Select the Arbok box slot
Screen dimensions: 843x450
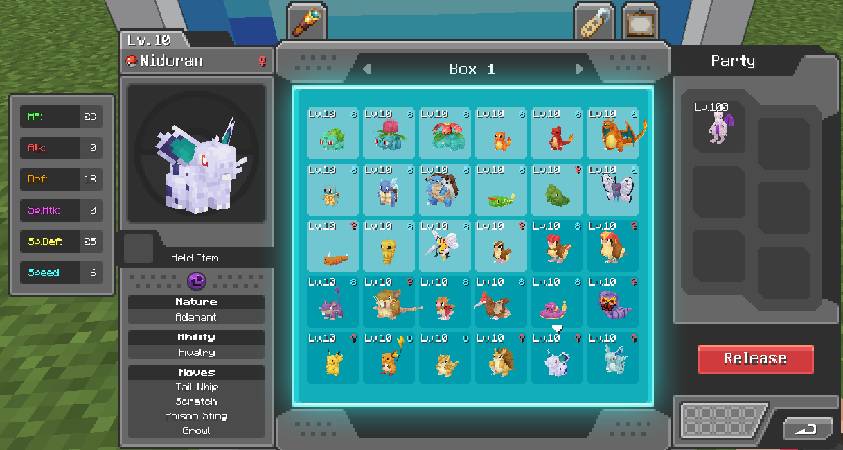point(613,302)
